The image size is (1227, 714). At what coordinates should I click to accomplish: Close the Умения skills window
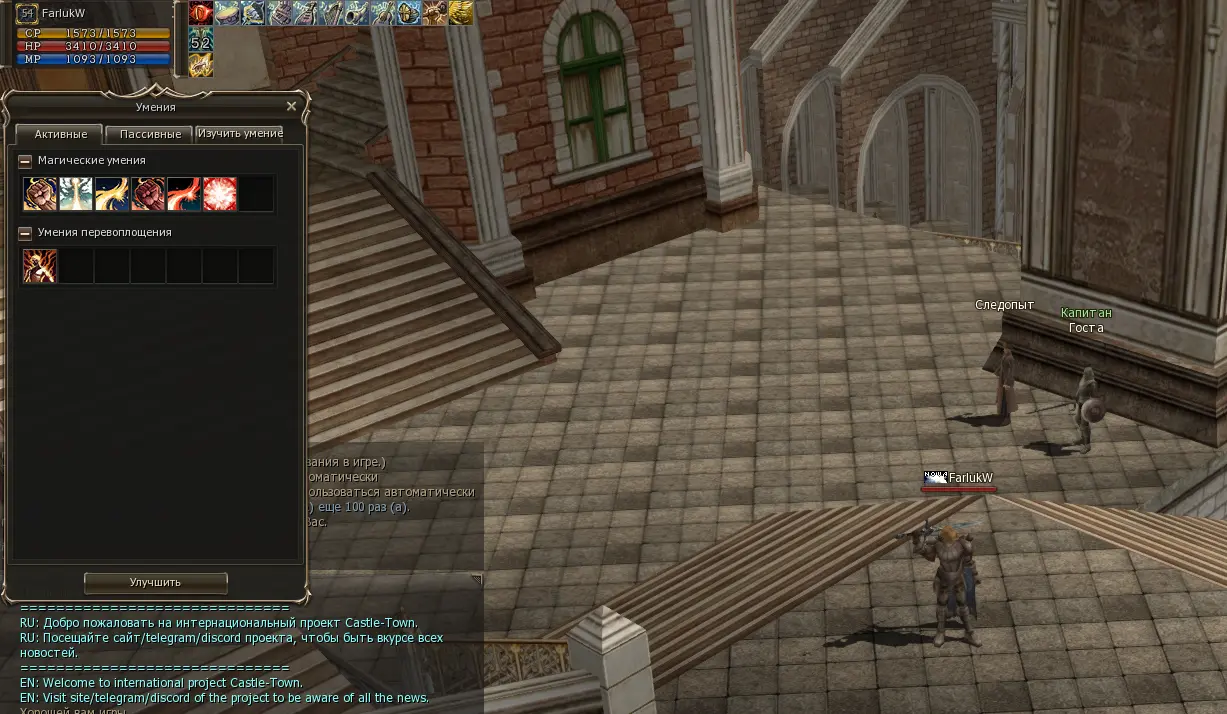pos(291,106)
